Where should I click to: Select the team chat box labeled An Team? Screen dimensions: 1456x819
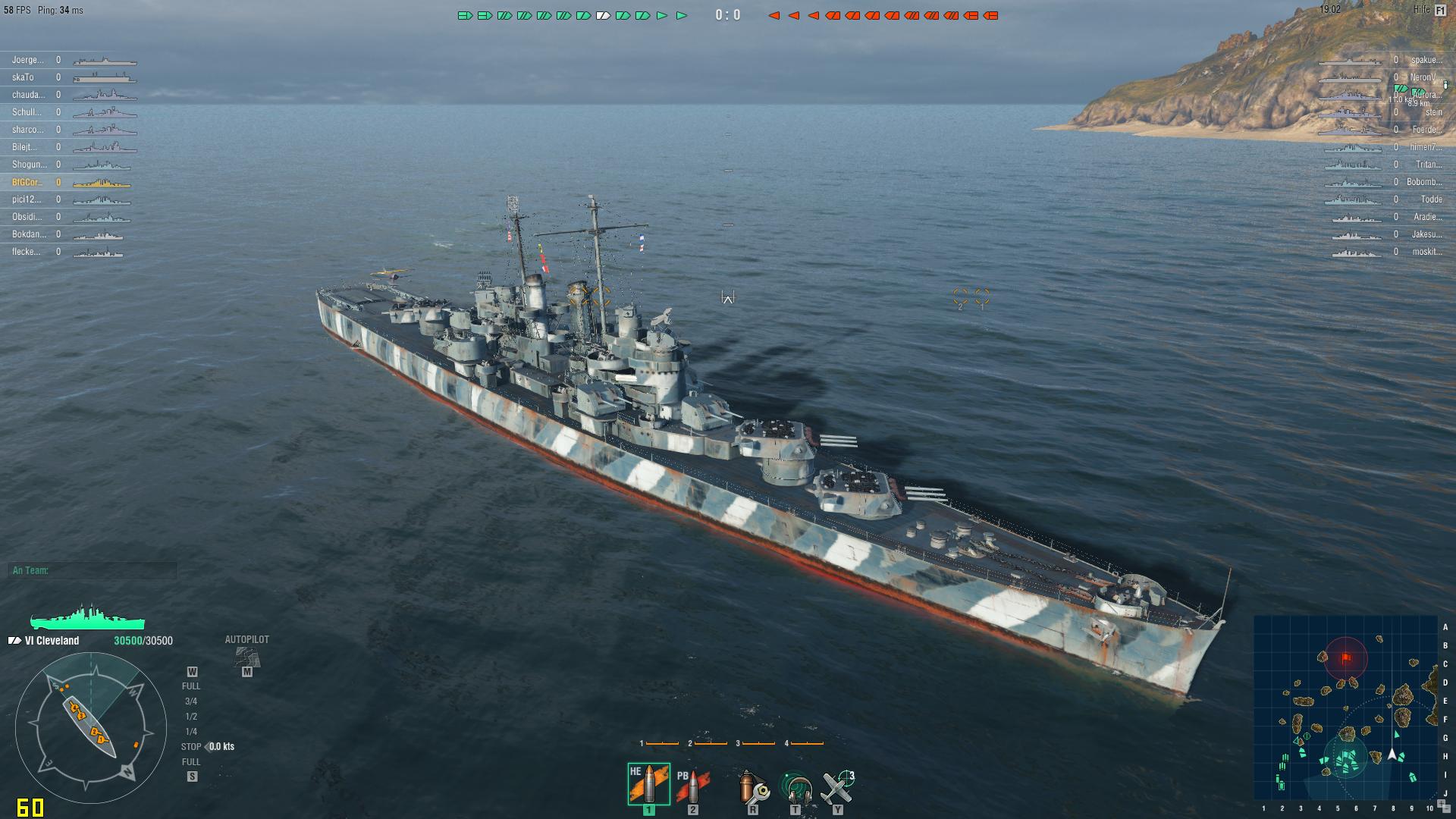click(94, 570)
